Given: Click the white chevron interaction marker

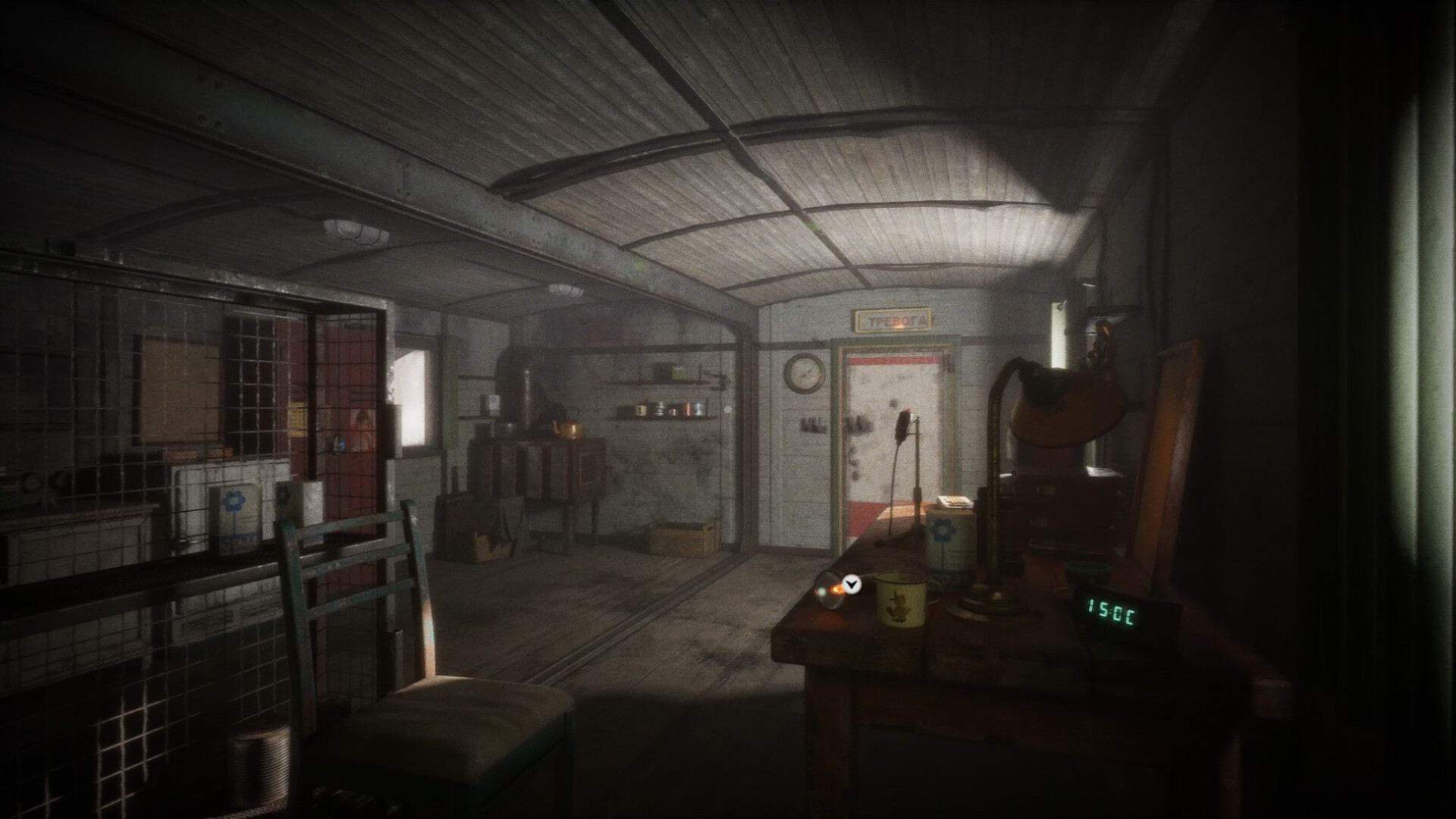Looking at the screenshot, I should pyautogui.click(x=853, y=584).
